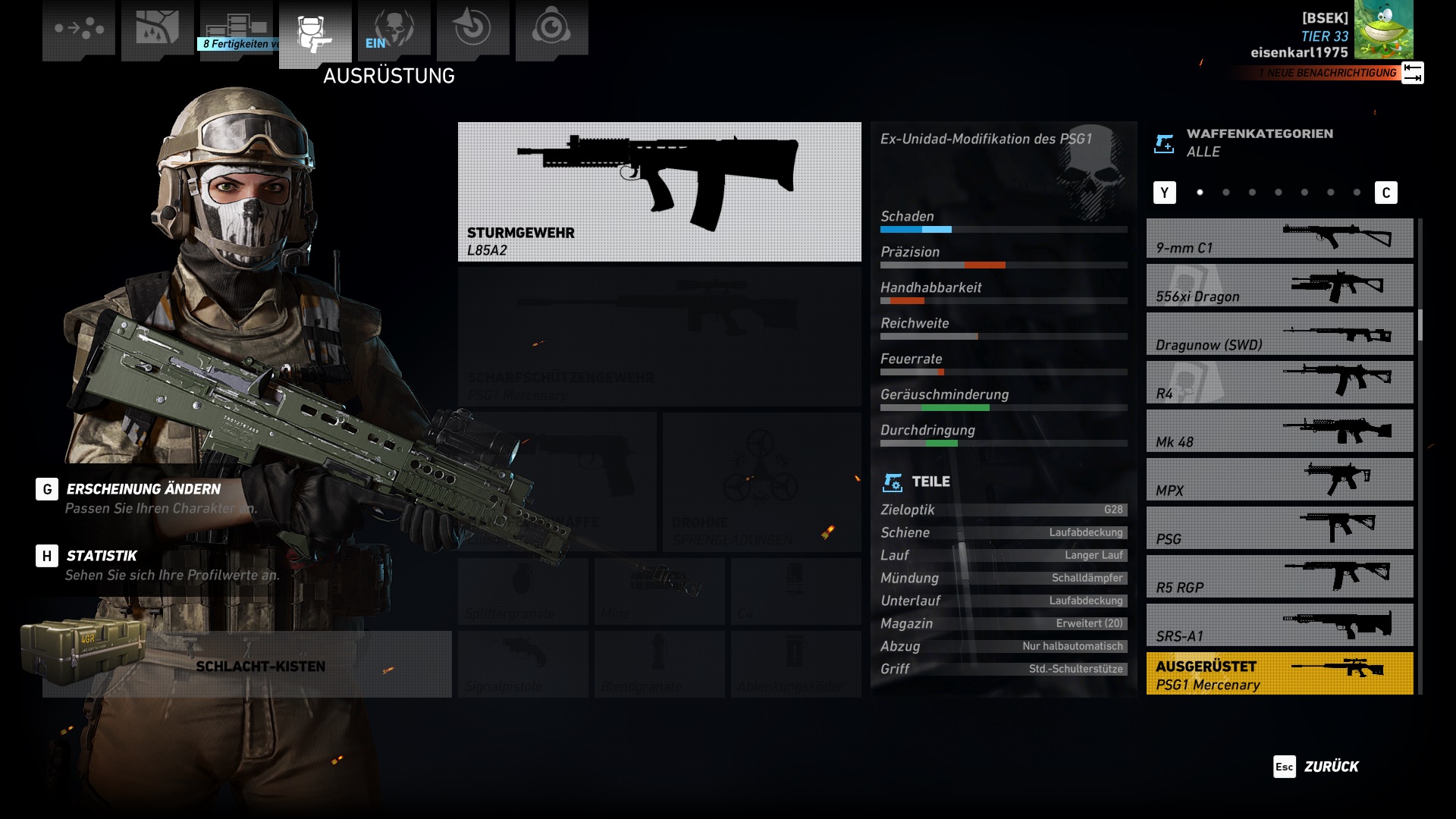Open Erscheinung ändern character customization

pos(143,490)
